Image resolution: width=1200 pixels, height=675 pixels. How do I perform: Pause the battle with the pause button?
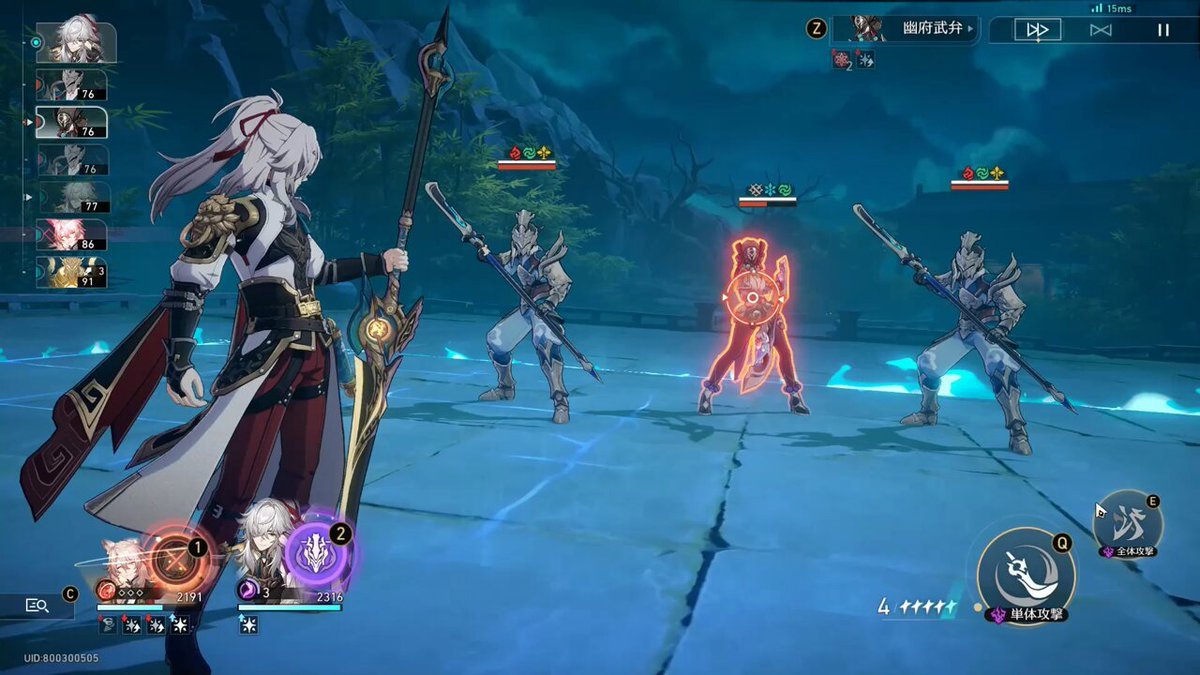(x=1163, y=30)
